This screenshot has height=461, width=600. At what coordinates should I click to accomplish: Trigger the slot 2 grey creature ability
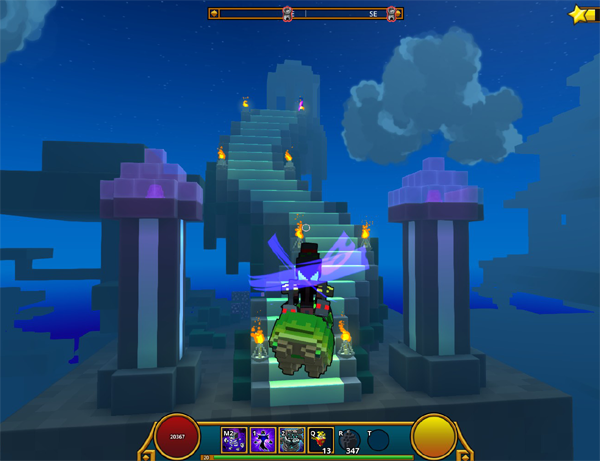(x=292, y=439)
